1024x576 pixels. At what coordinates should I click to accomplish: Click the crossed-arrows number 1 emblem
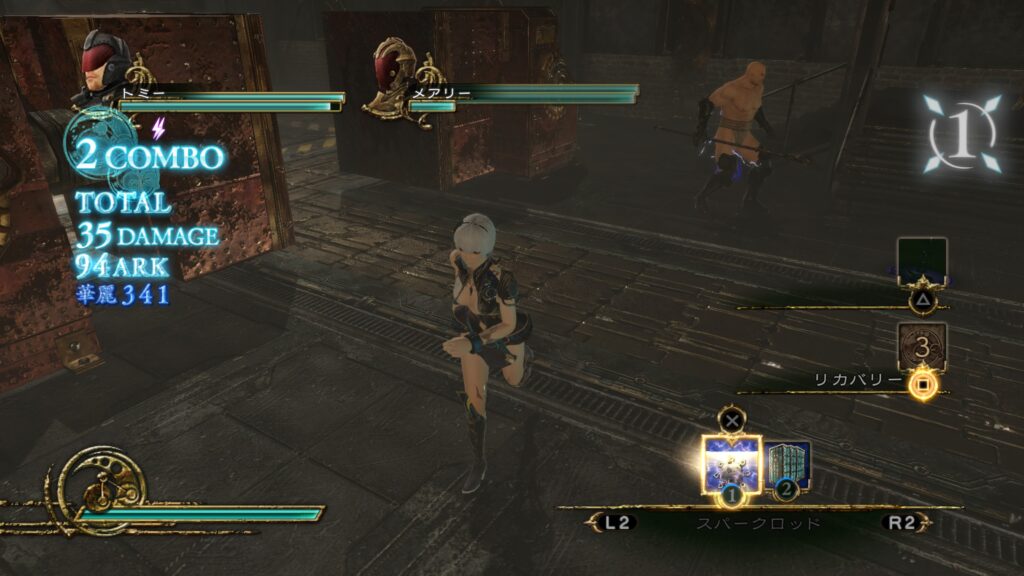click(960, 133)
